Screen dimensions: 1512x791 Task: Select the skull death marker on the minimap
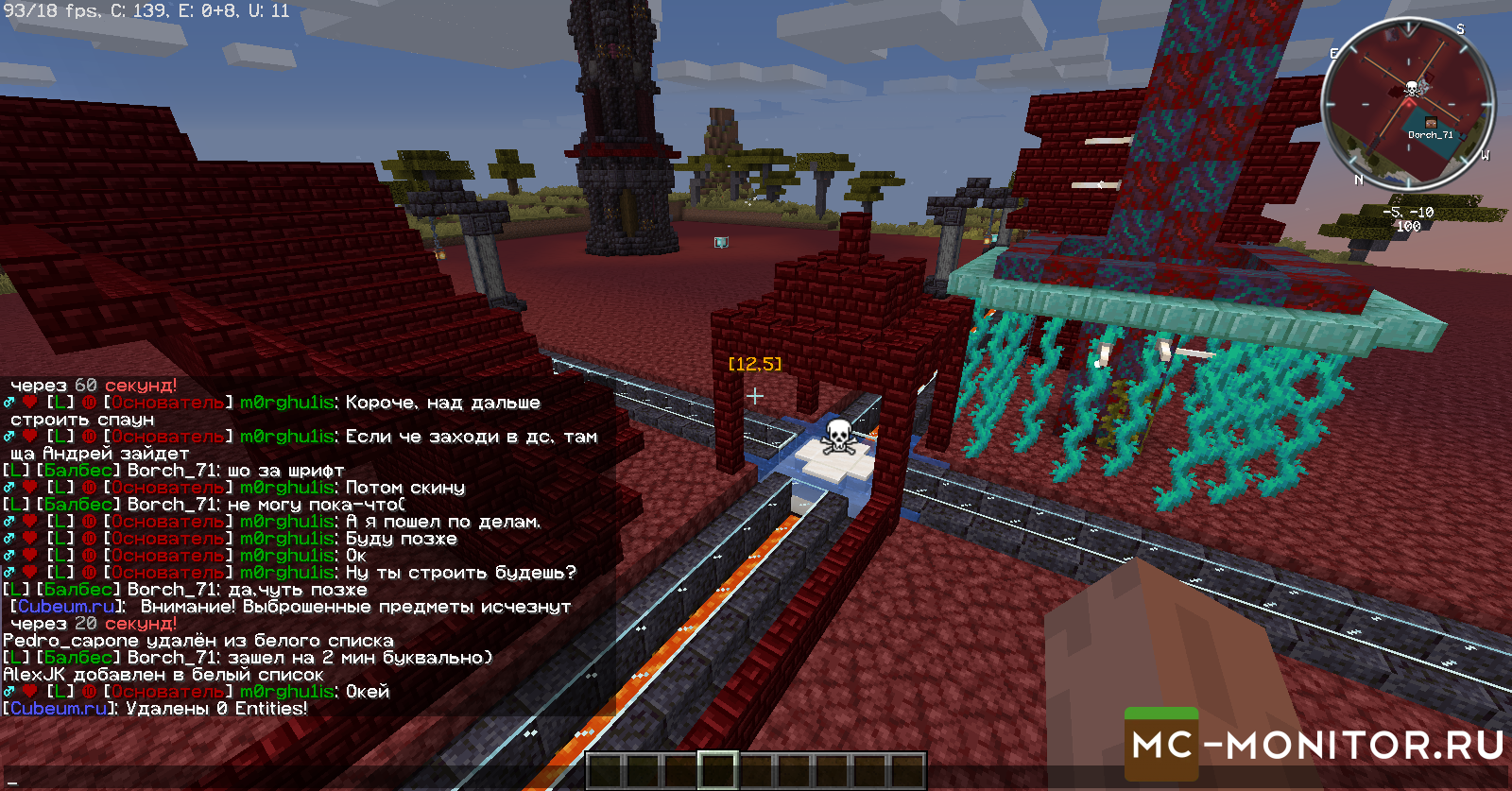[1412, 89]
